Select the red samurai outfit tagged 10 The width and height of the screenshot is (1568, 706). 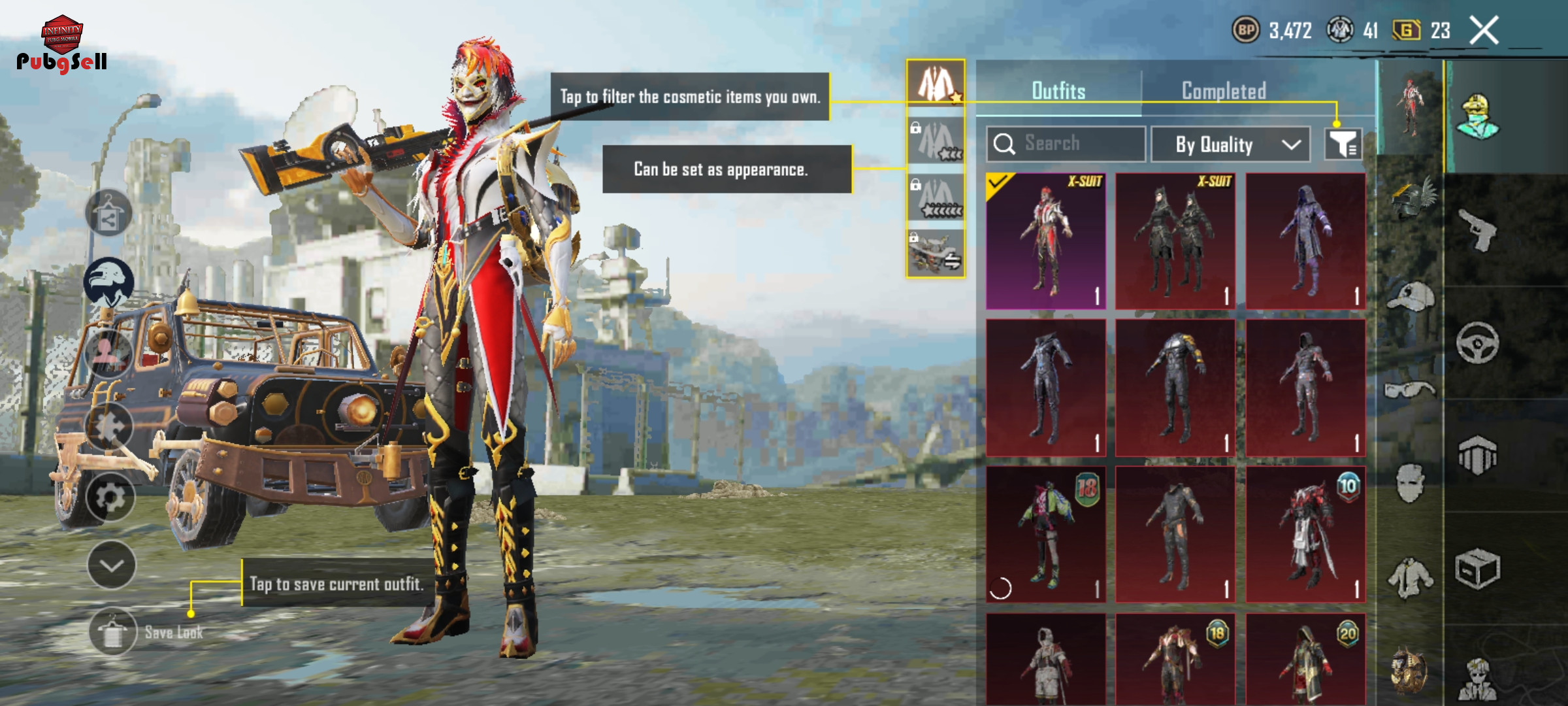coord(1305,534)
